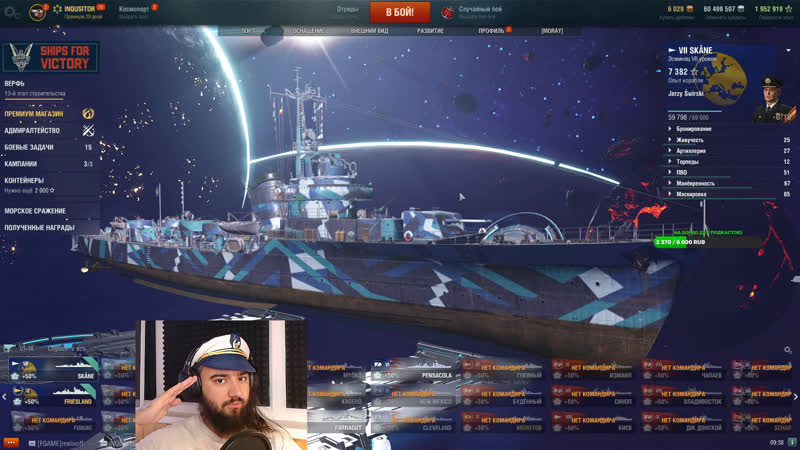Open the Контейнеры section

pos(24,180)
